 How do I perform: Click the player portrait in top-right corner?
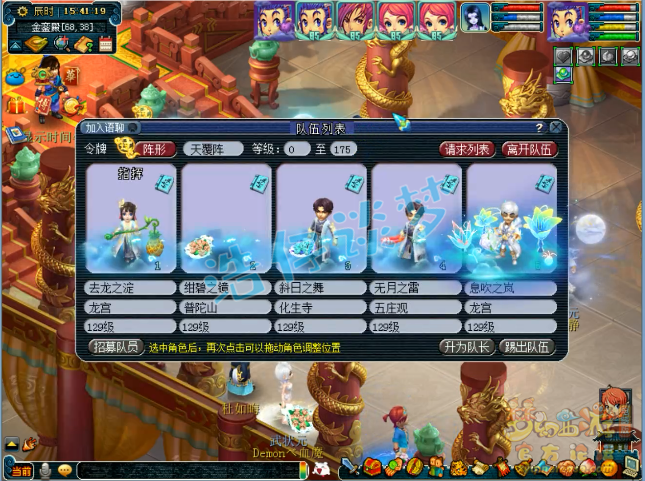point(567,20)
